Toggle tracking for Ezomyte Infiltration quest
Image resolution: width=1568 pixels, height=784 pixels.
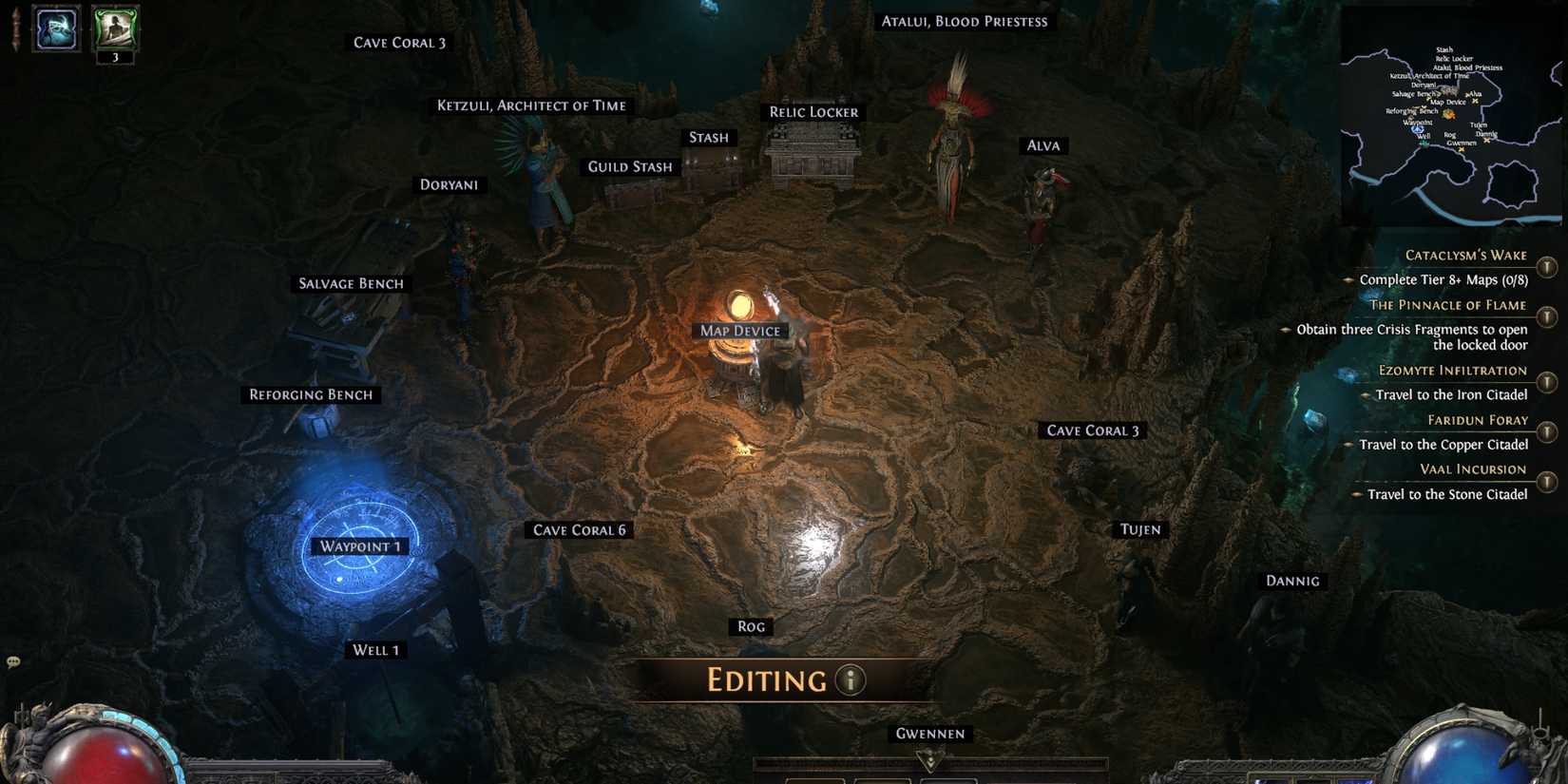pos(1544,378)
